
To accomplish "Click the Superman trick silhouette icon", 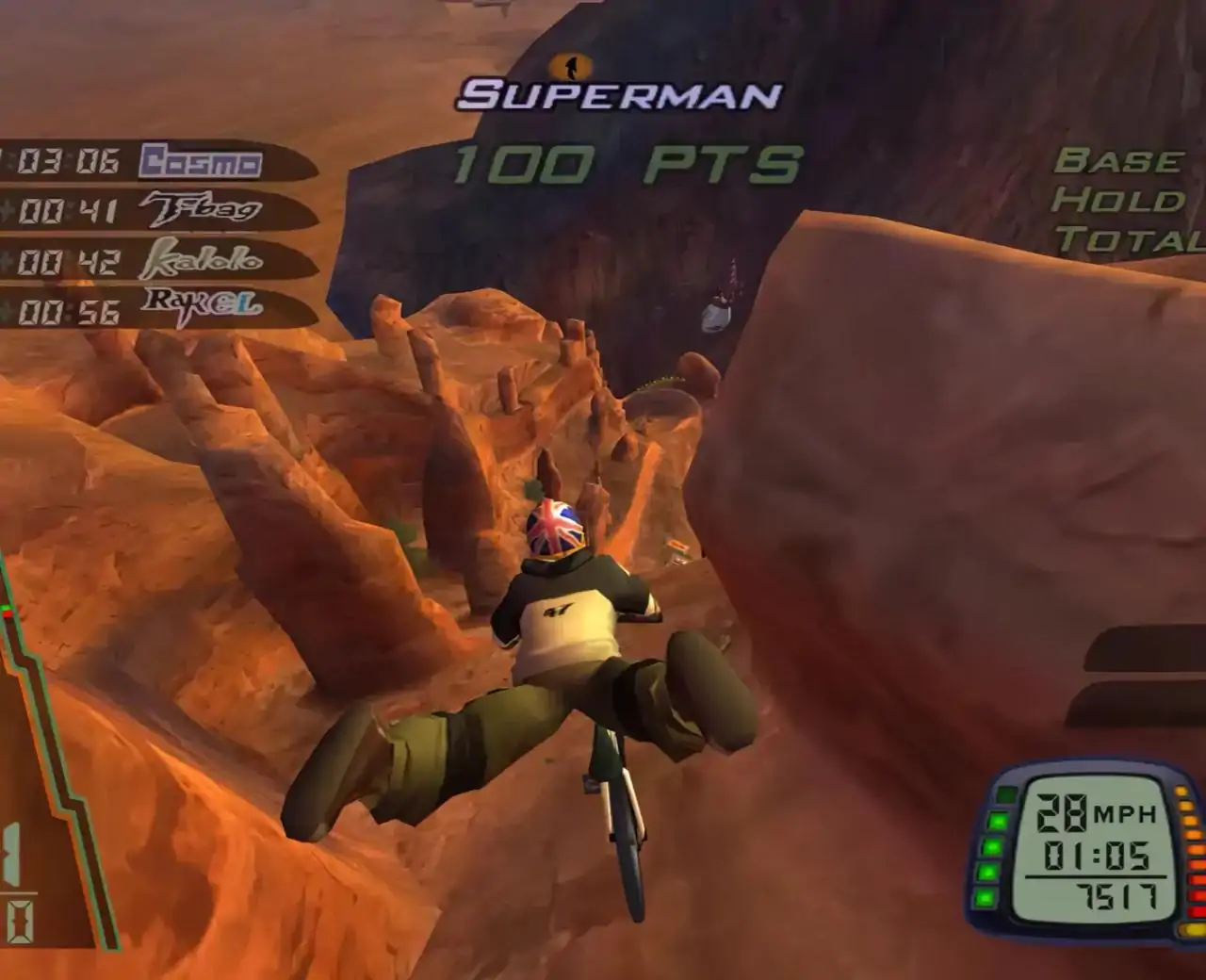I will coord(570,66).
